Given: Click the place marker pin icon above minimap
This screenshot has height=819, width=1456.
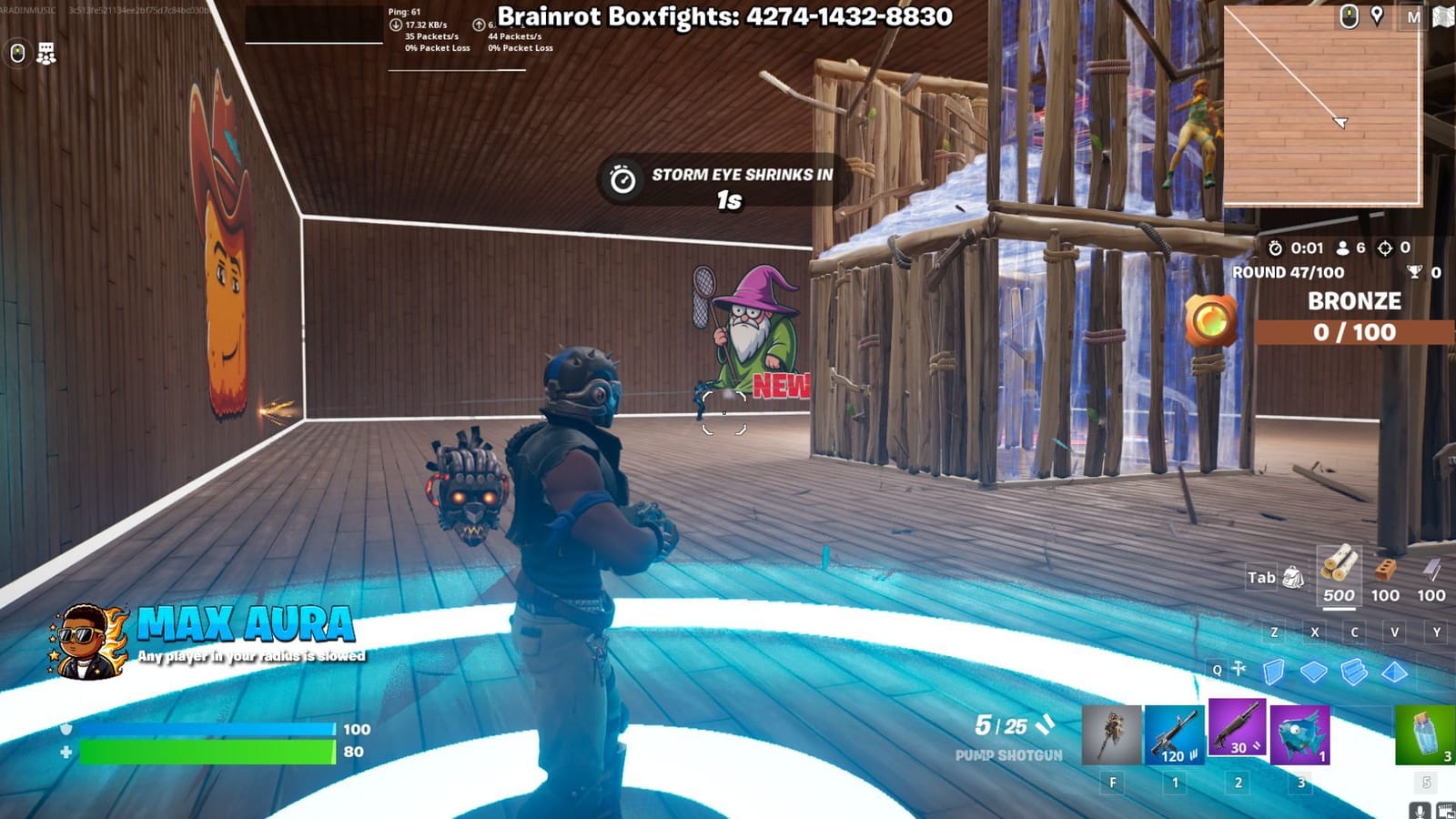Looking at the screenshot, I should click(x=1377, y=14).
